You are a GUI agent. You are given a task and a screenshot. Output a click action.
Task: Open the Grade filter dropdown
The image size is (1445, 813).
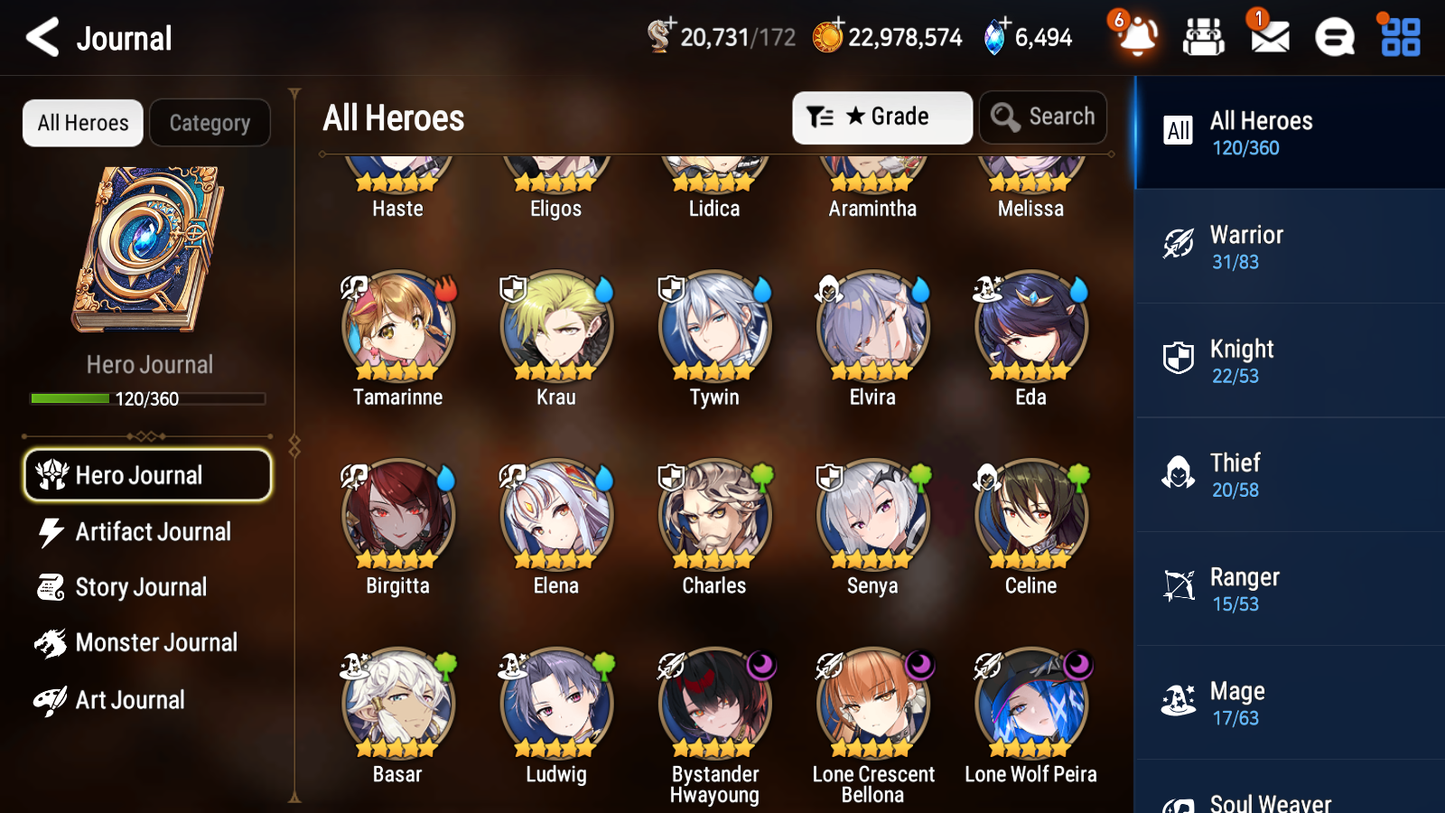(x=882, y=117)
